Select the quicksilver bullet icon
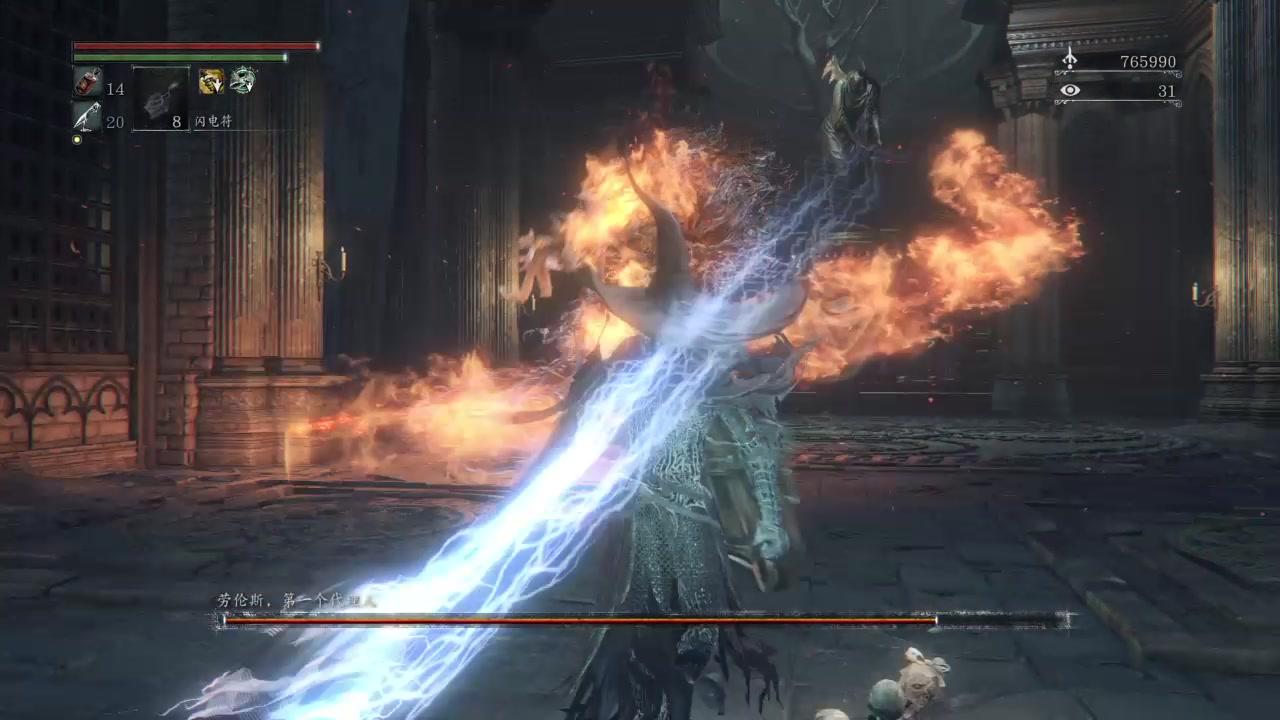The width and height of the screenshot is (1280, 720). click(x=87, y=116)
